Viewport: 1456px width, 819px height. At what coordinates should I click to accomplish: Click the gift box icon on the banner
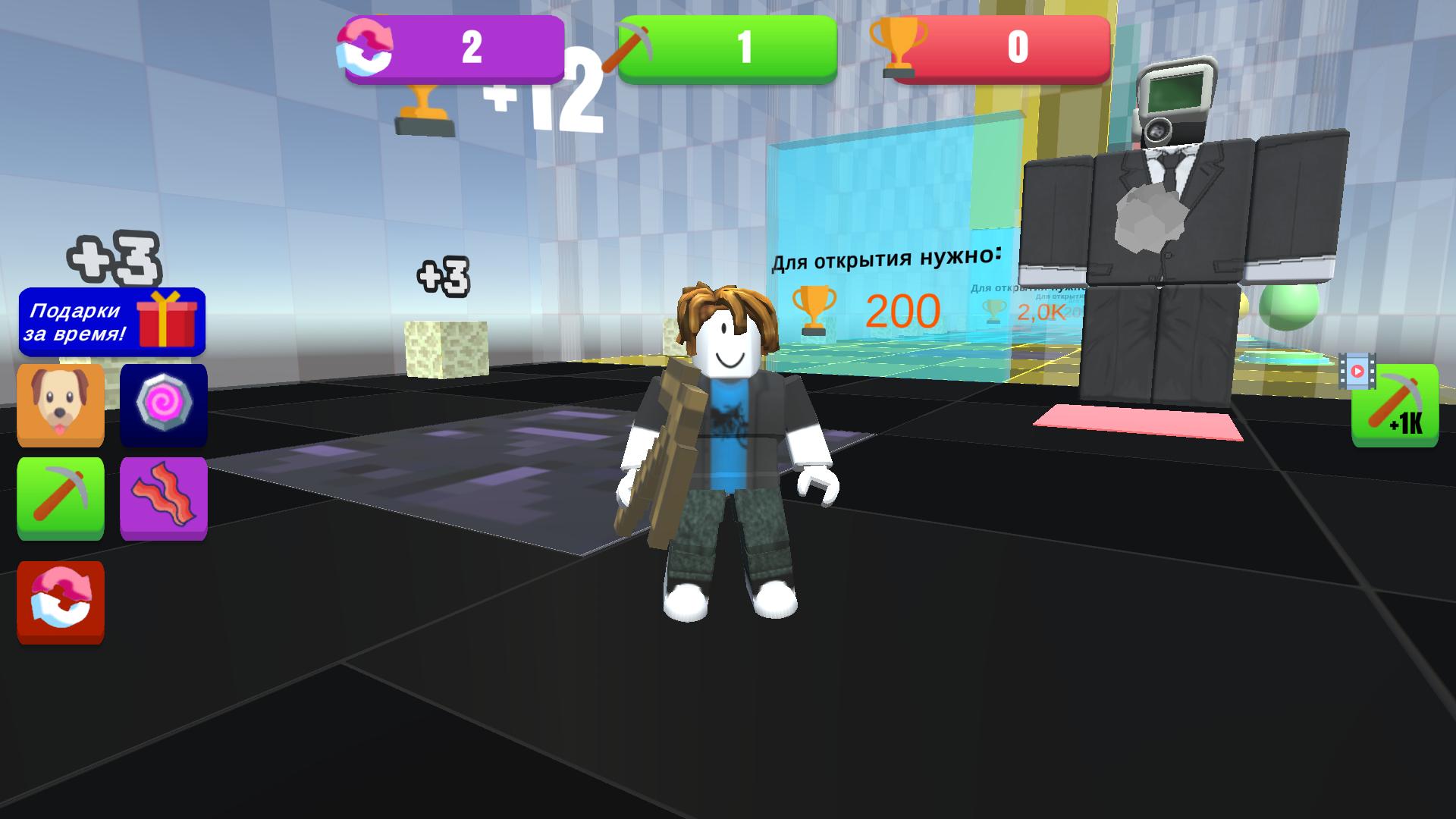pos(166,322)
